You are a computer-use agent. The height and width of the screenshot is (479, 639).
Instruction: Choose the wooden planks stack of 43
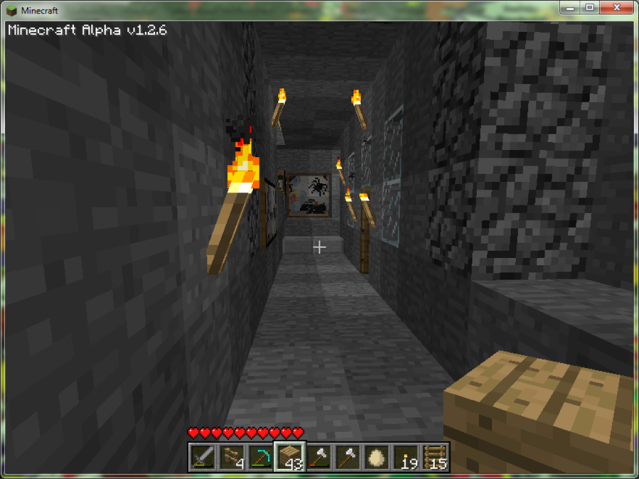290,457
